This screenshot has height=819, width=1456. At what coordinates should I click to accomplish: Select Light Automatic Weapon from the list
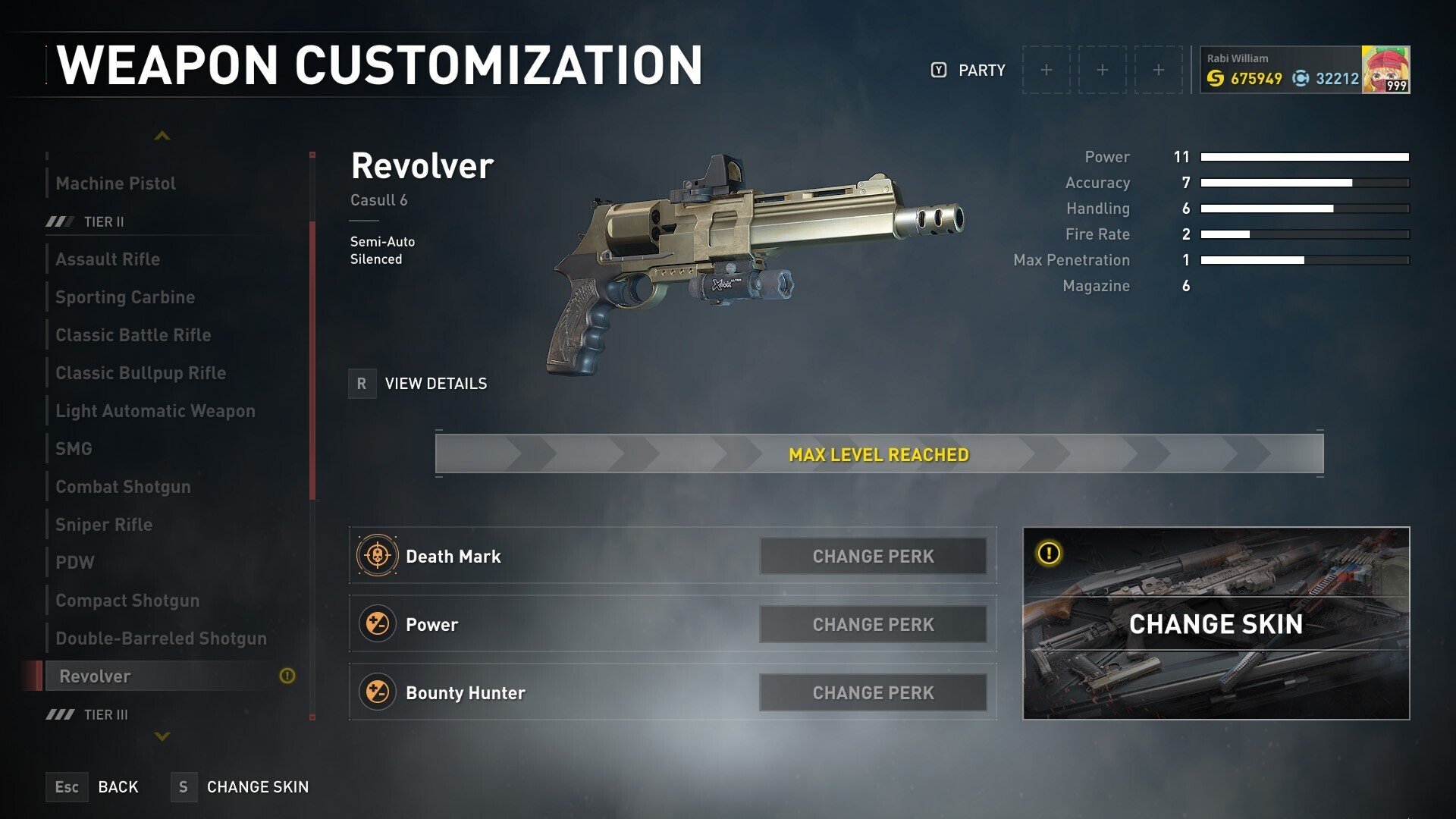tap(155, 411)
